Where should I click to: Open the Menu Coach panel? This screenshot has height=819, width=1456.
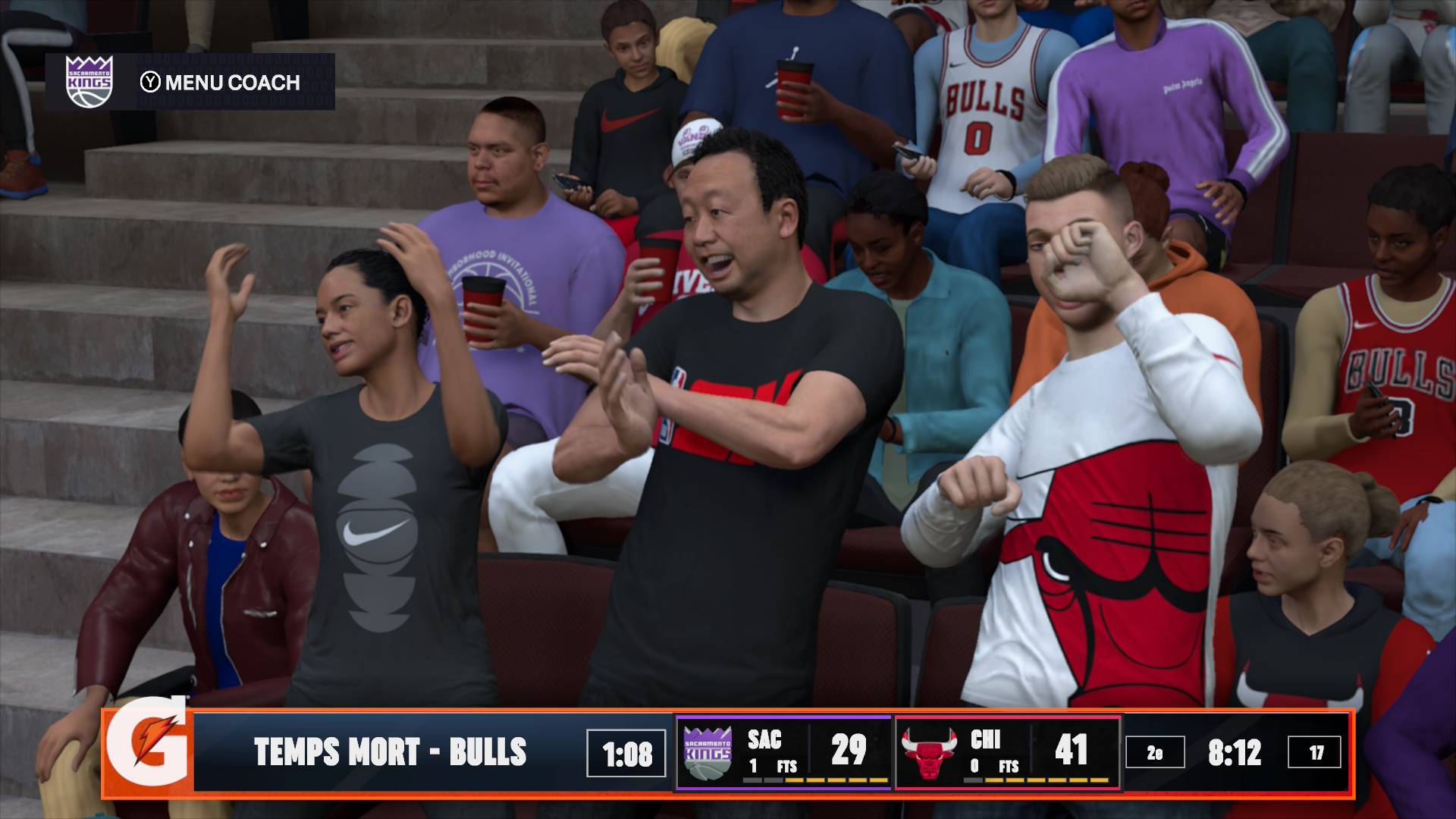220,82
